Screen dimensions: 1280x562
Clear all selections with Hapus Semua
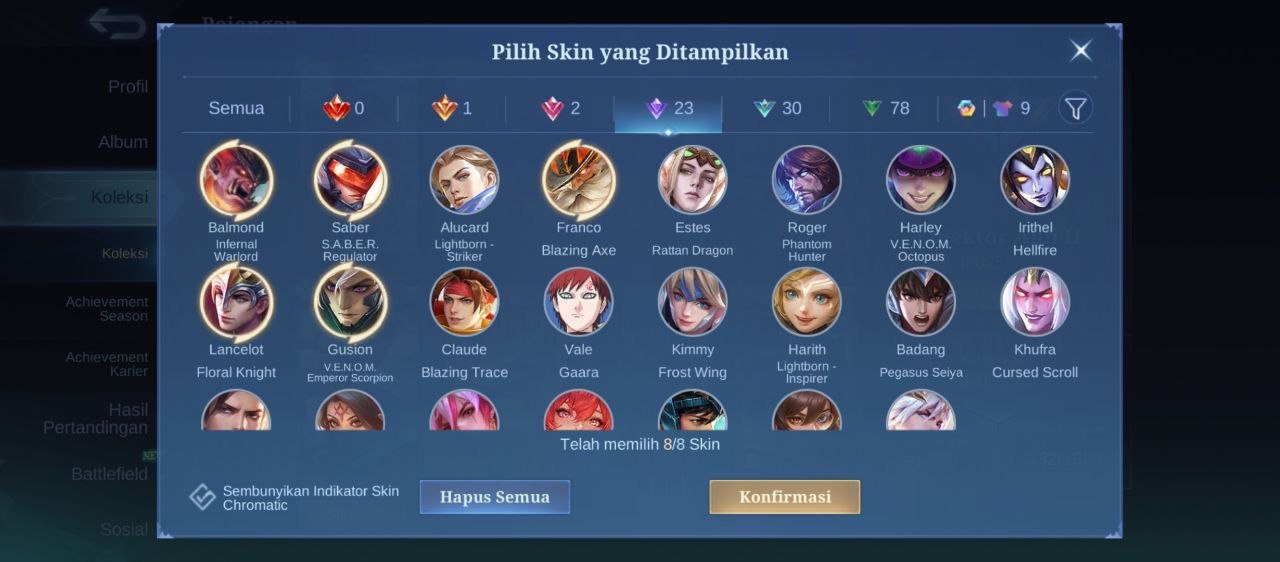[x=494, y=497]
